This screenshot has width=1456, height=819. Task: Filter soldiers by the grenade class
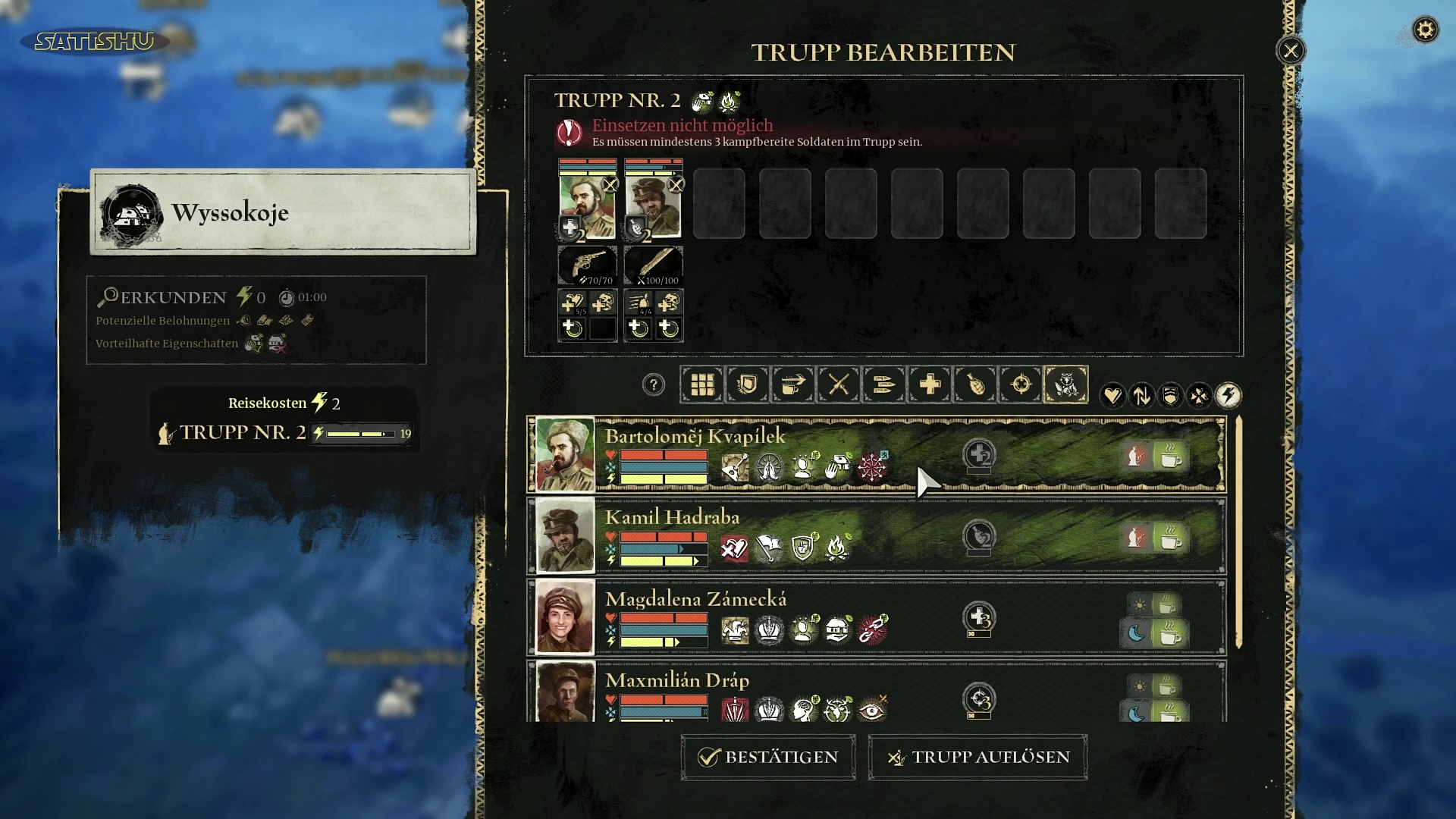(x=975, y=384)
